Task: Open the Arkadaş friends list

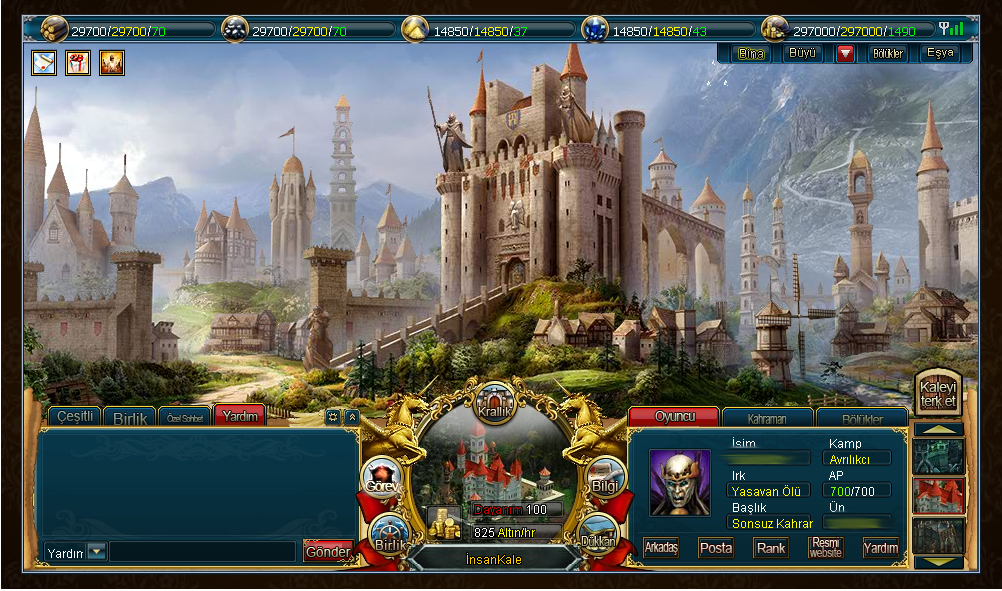Action: [x=662, y=547]
